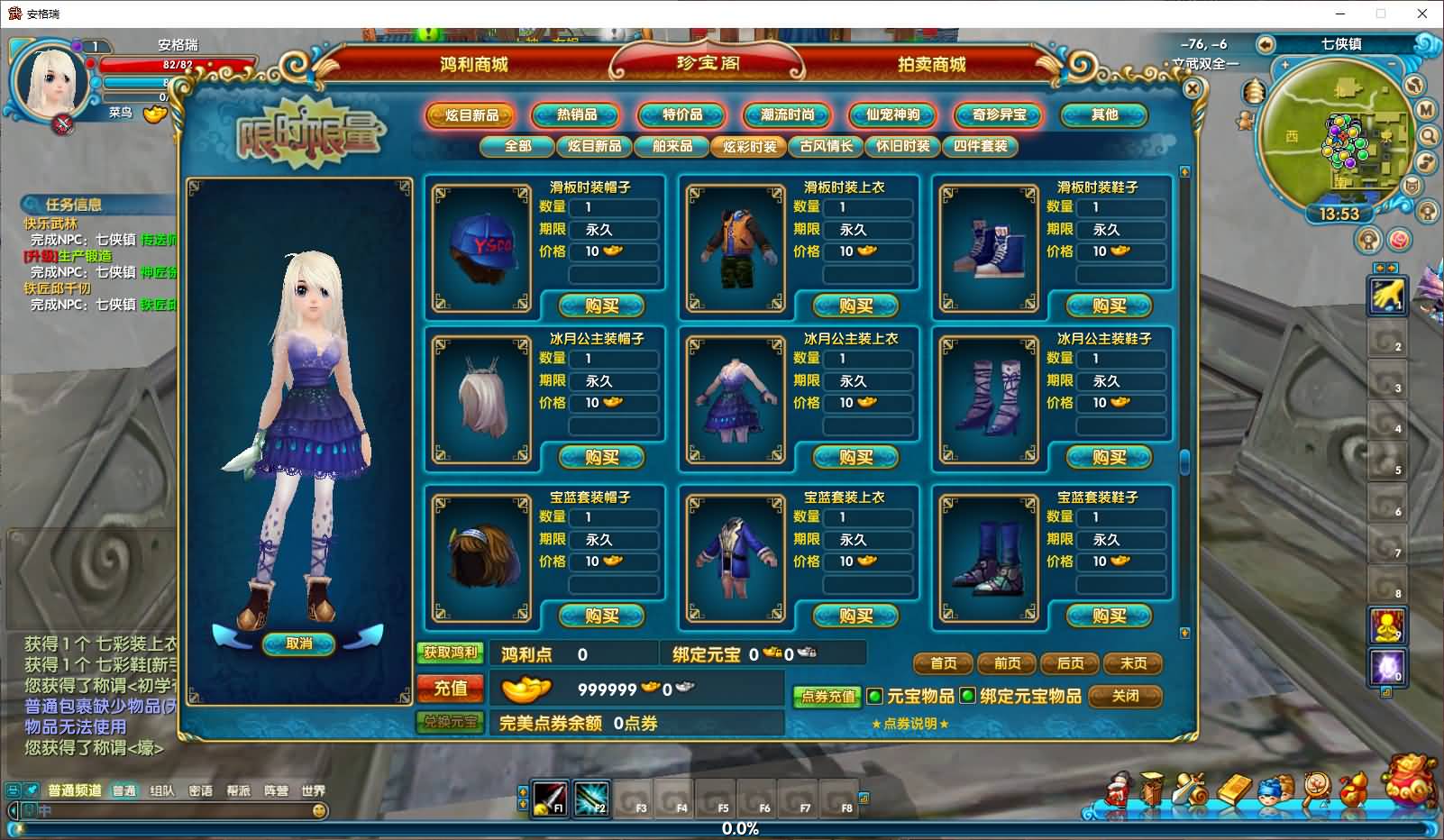
Task: Switch to the 古风情长 sub-tab
Action: tap(826, 146)
